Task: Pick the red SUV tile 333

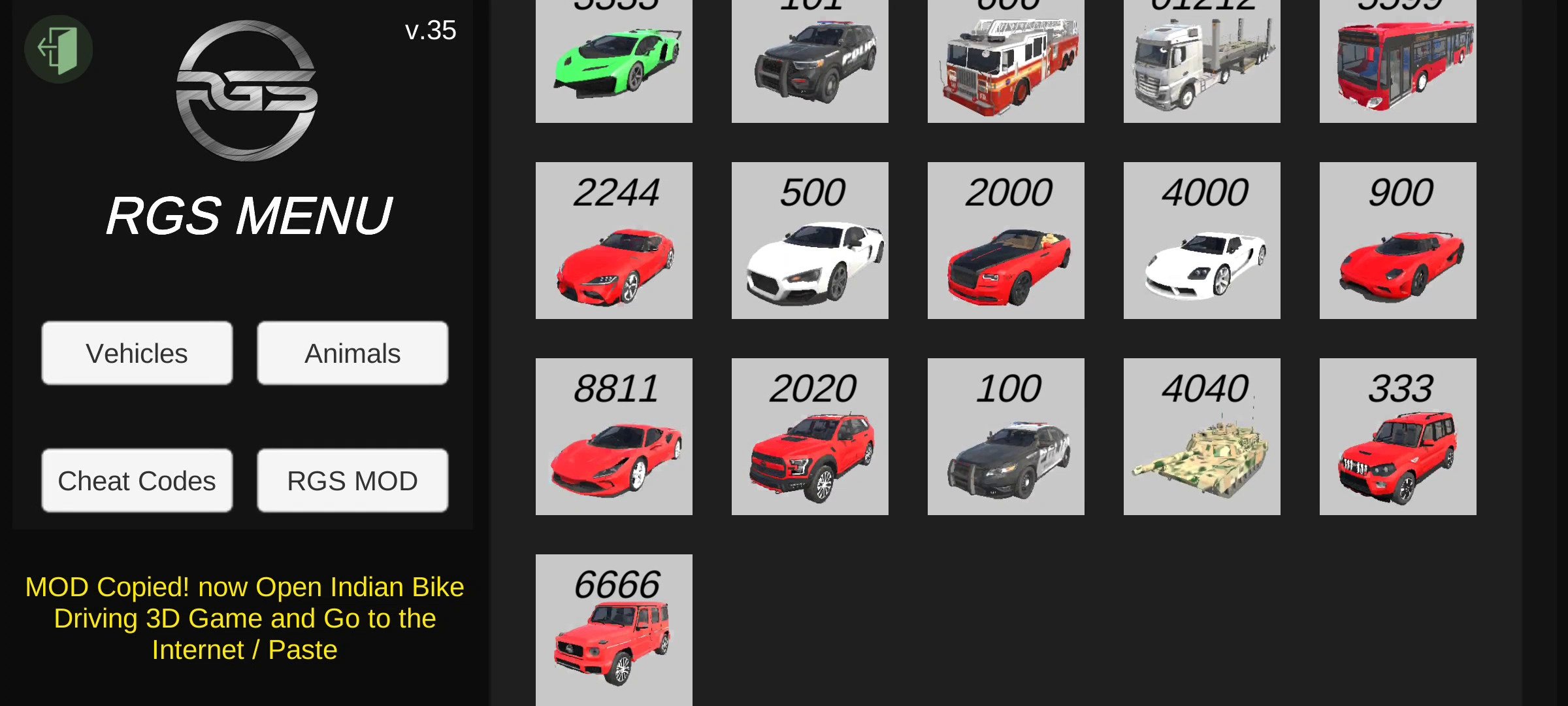Action: 1398,437
